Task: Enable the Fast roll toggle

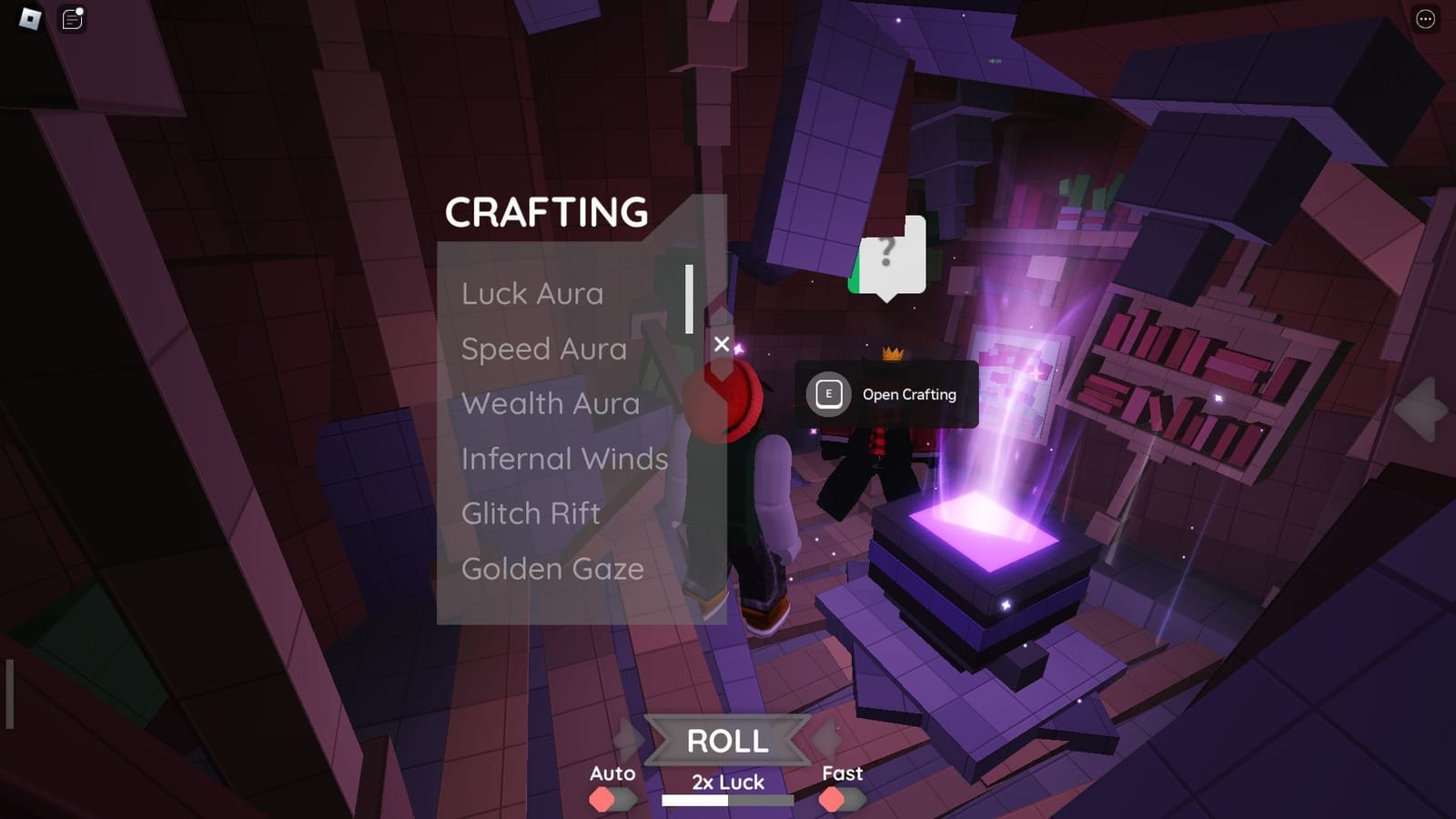Action: (x=834, y=800)
